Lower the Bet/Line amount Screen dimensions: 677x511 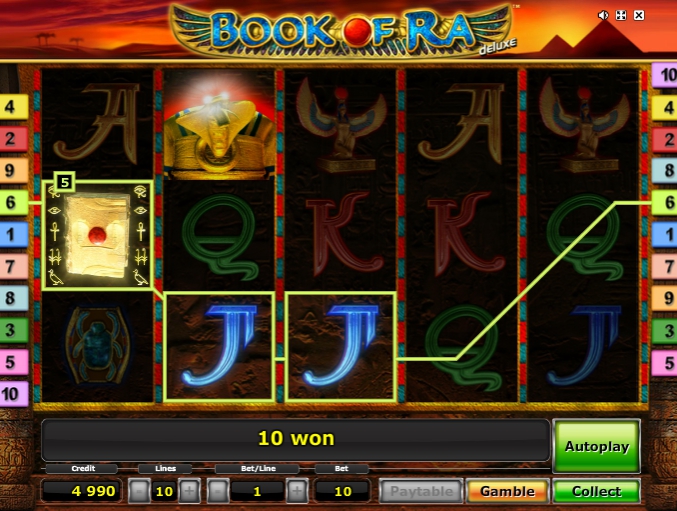point(218,491)
